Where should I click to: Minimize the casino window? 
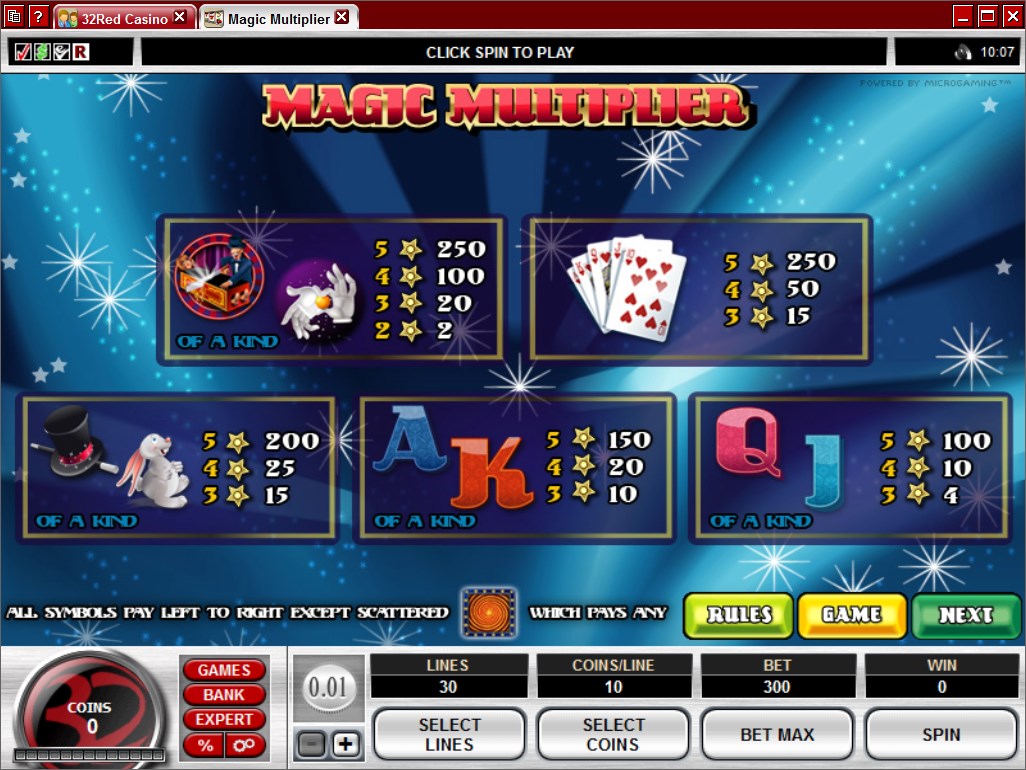pos(963,15)
